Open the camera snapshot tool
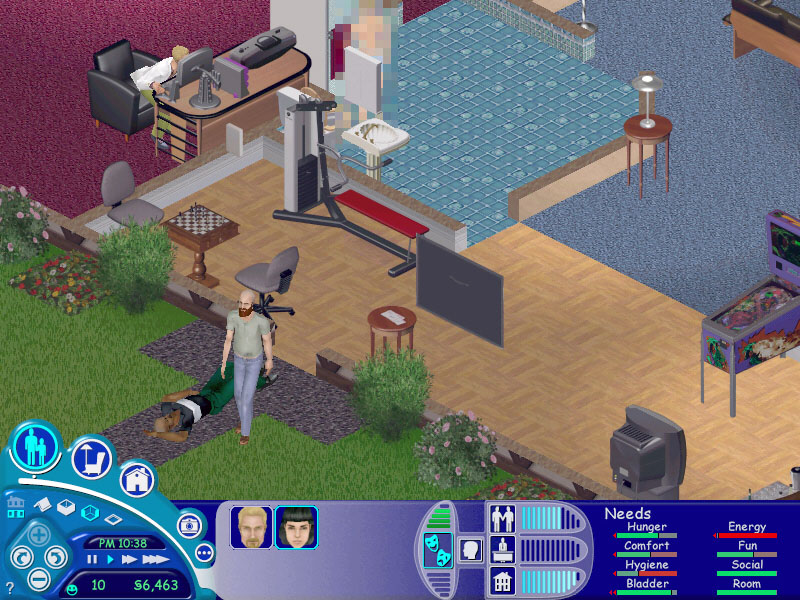800x600 pixels. (189, 525)
